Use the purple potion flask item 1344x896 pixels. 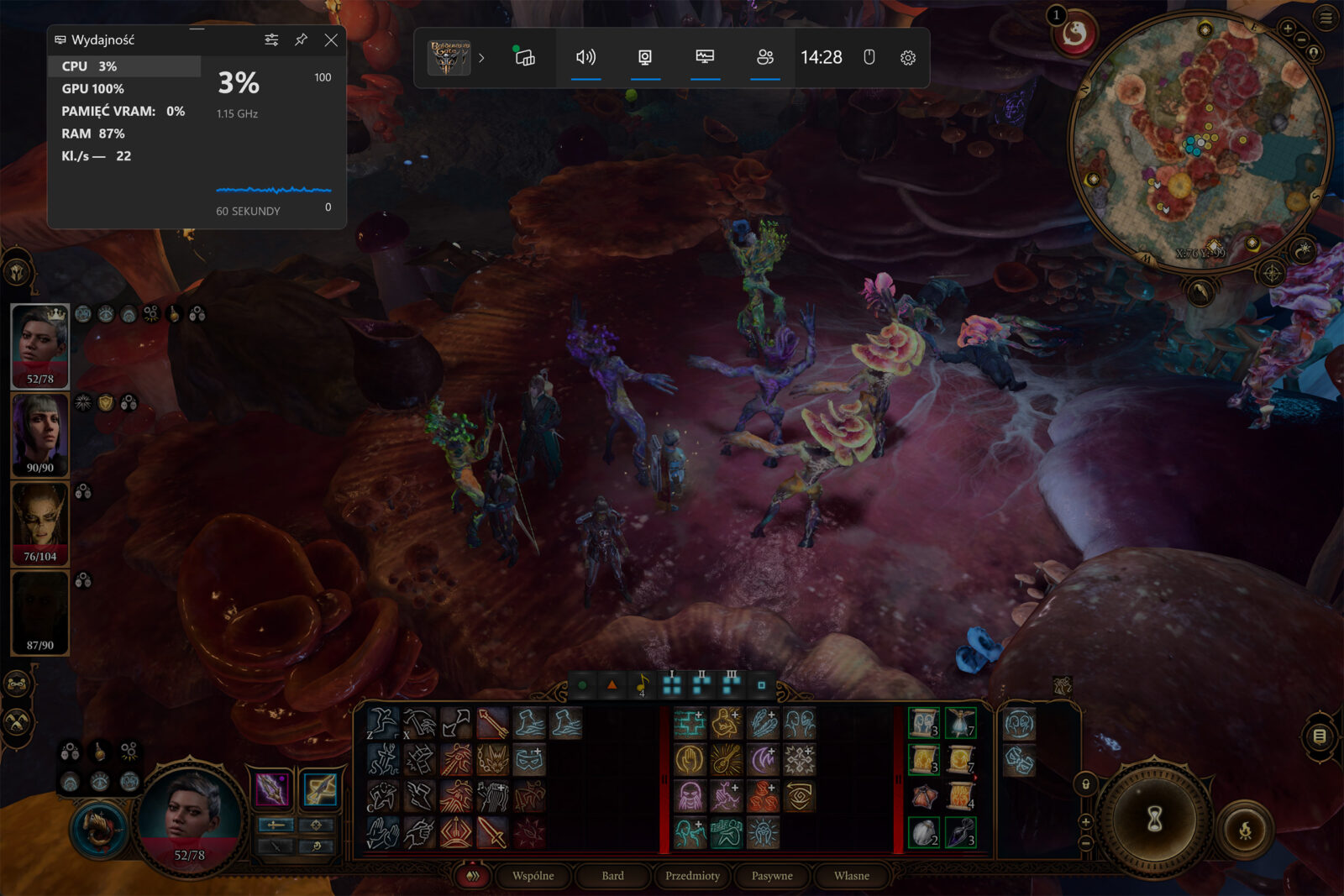click(960, 832)
